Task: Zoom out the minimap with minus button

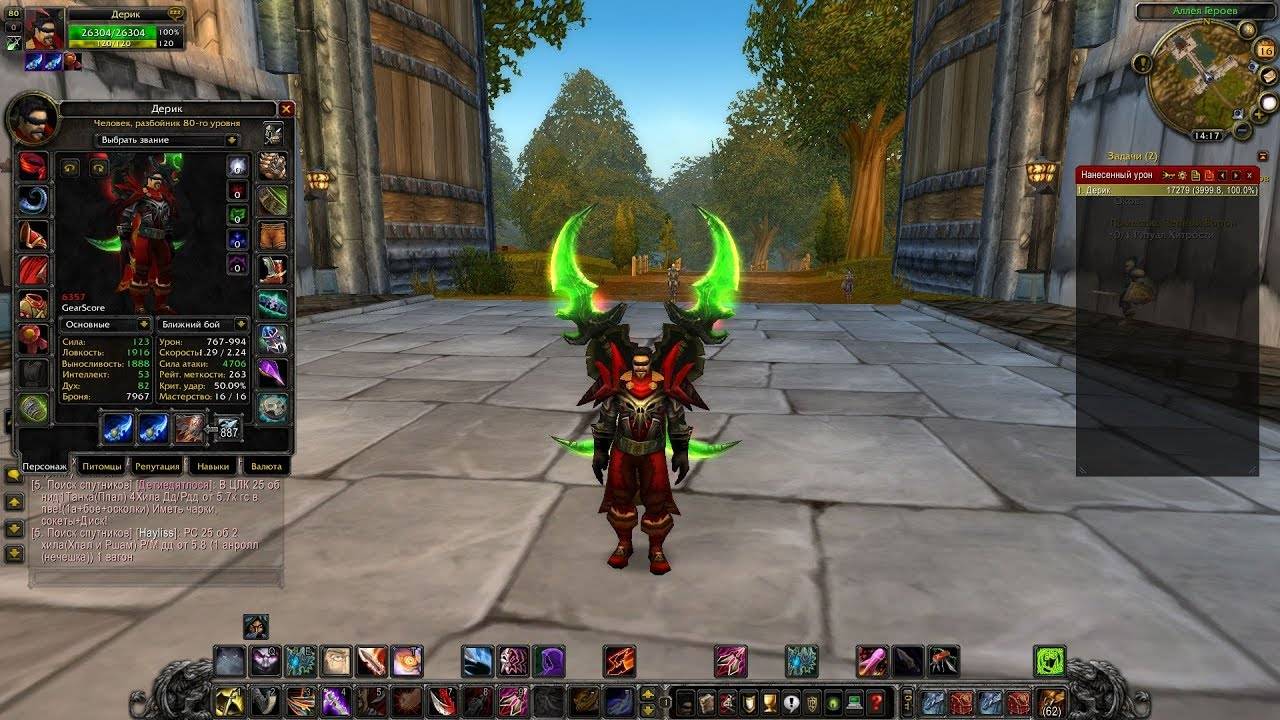Action: coord(1242,130)
